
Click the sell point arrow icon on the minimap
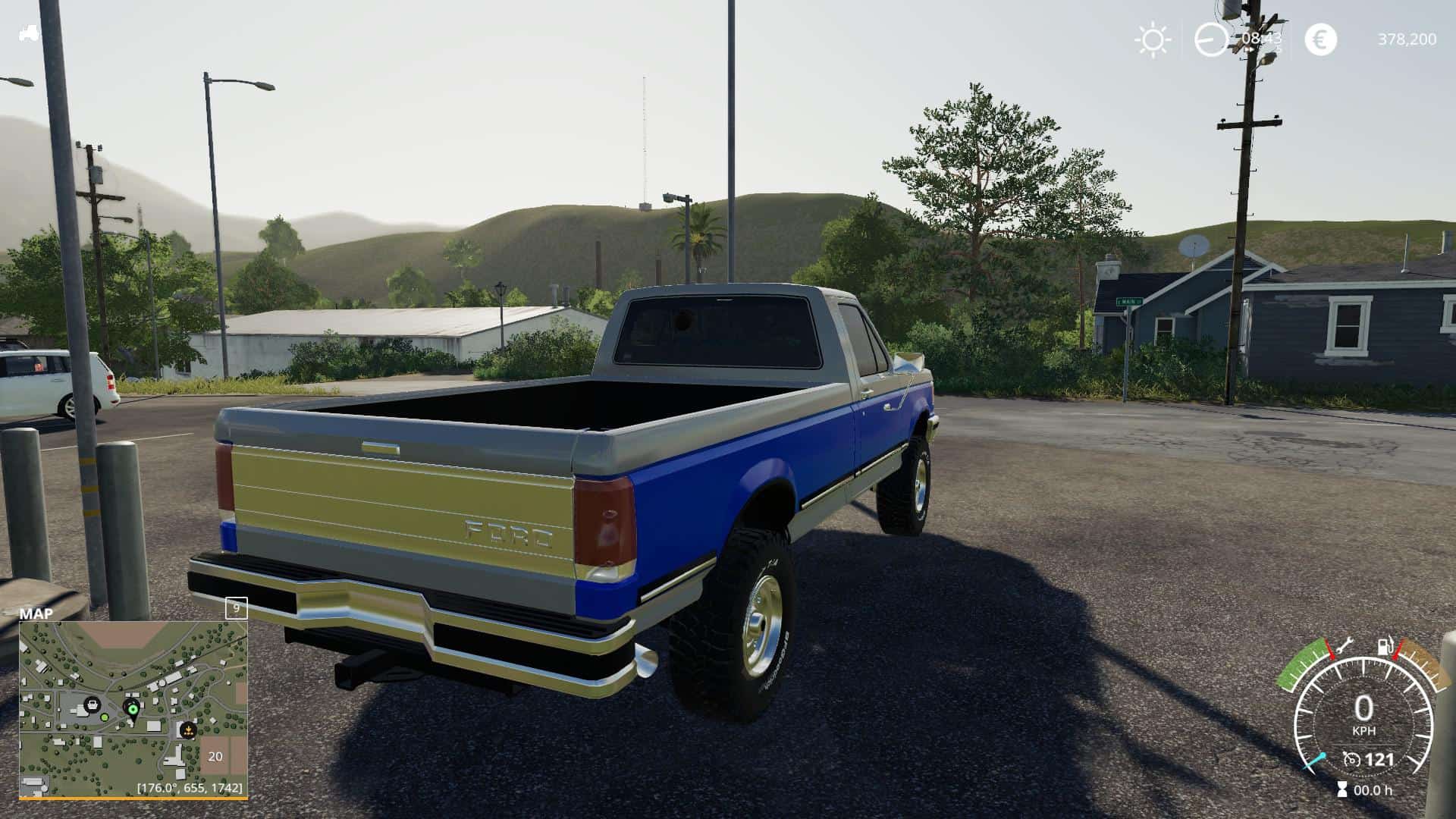coord(189,730)
